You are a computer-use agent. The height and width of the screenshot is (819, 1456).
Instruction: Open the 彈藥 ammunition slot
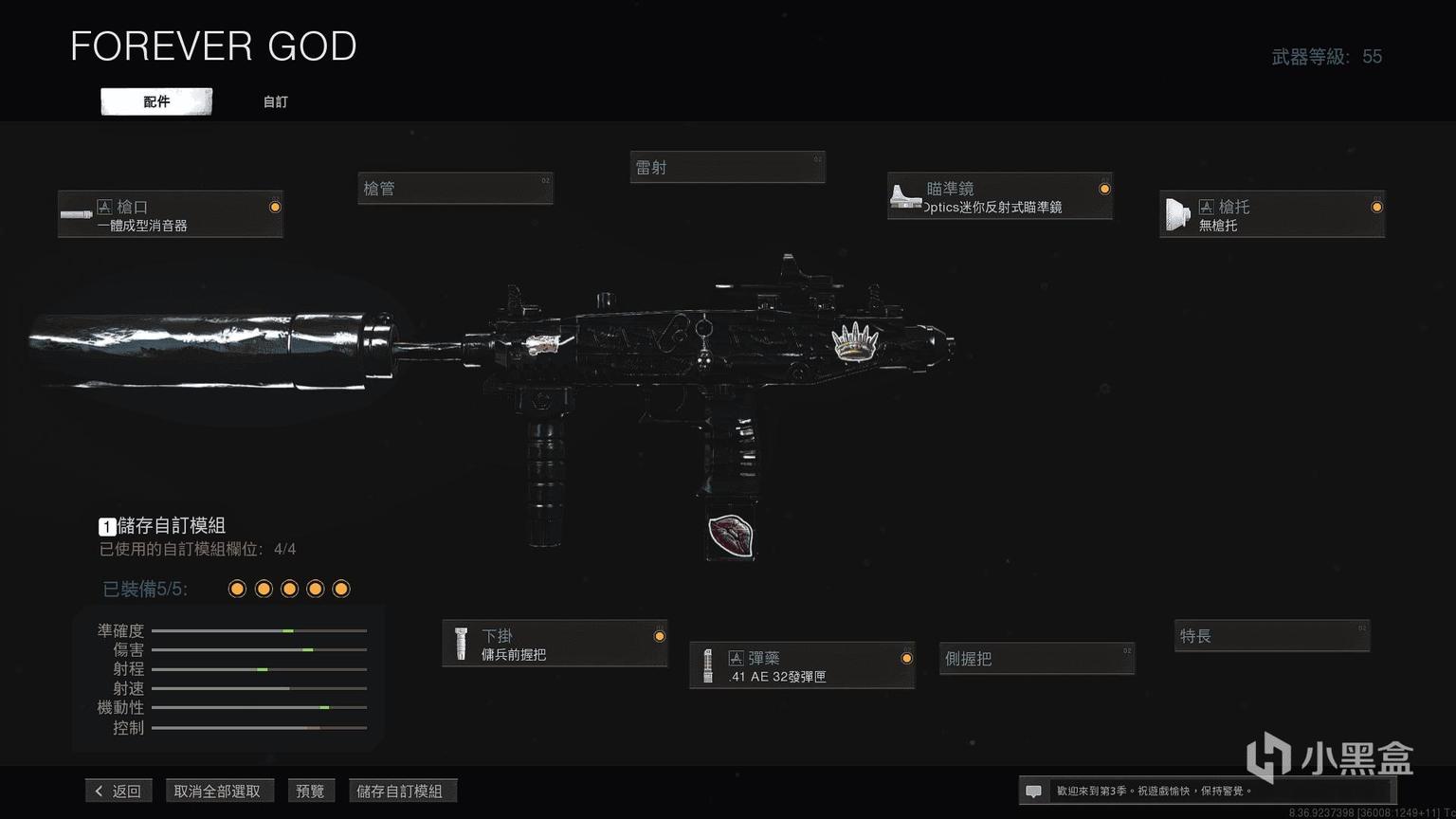[x=802, y=665]
